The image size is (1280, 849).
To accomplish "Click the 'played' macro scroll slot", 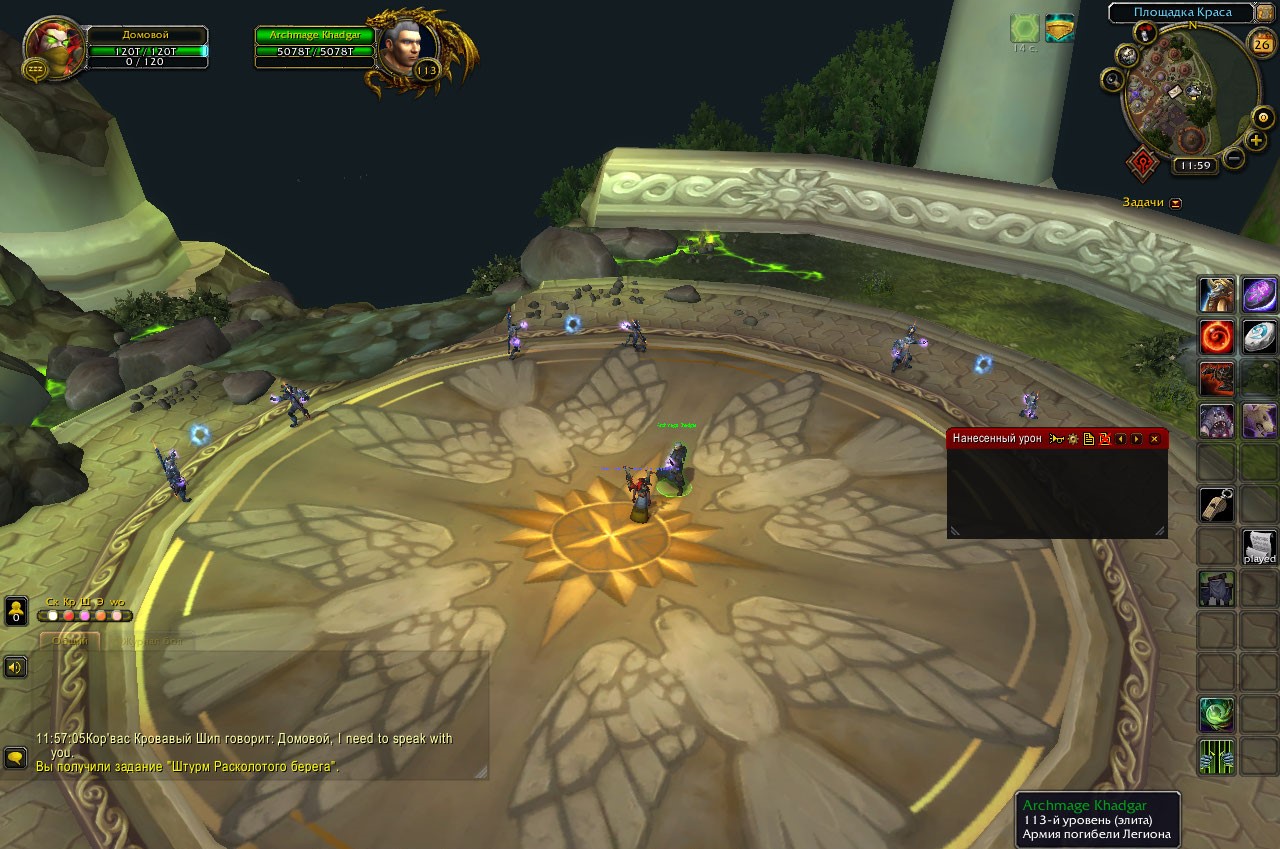I will coord(1259,546).
